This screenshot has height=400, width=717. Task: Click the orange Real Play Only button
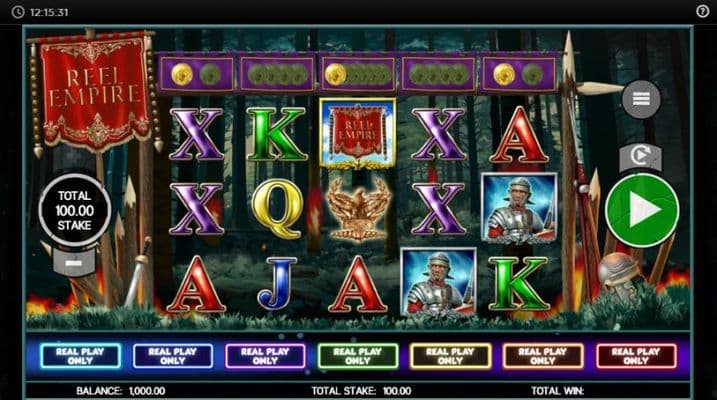[543, 356]
